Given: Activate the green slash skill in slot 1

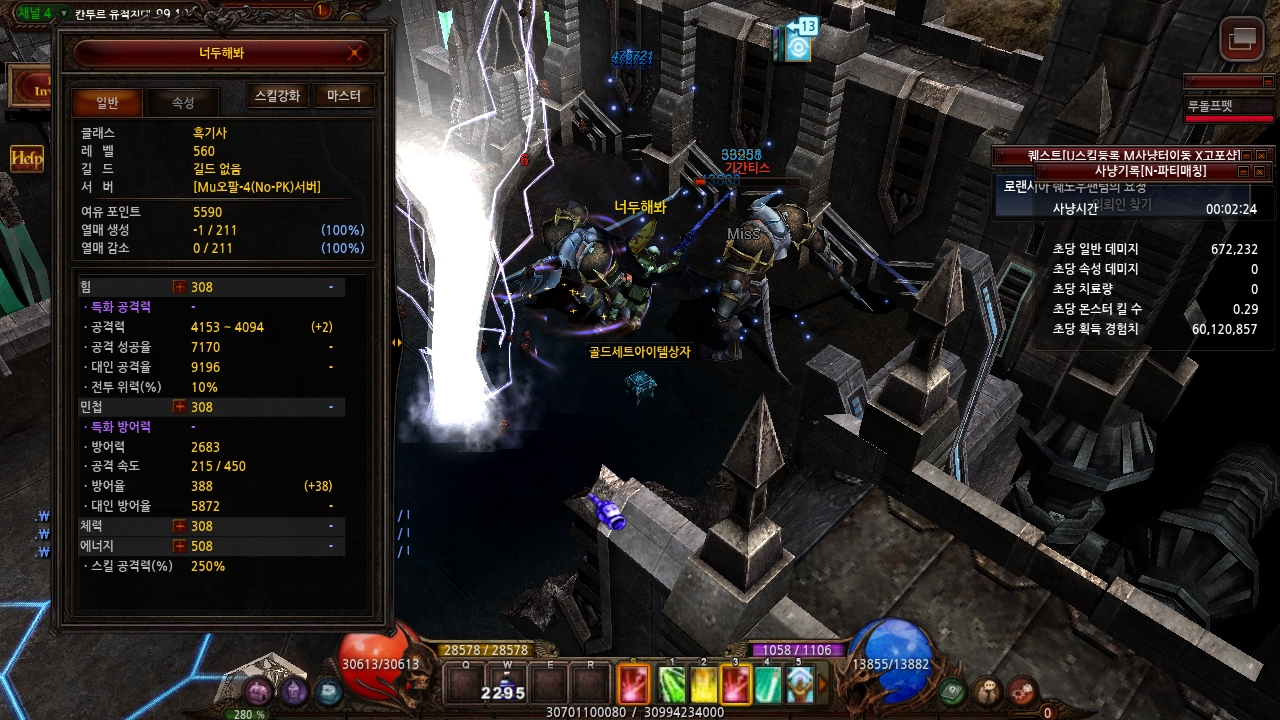Looking at the screenshot, I should pos(673,685).
